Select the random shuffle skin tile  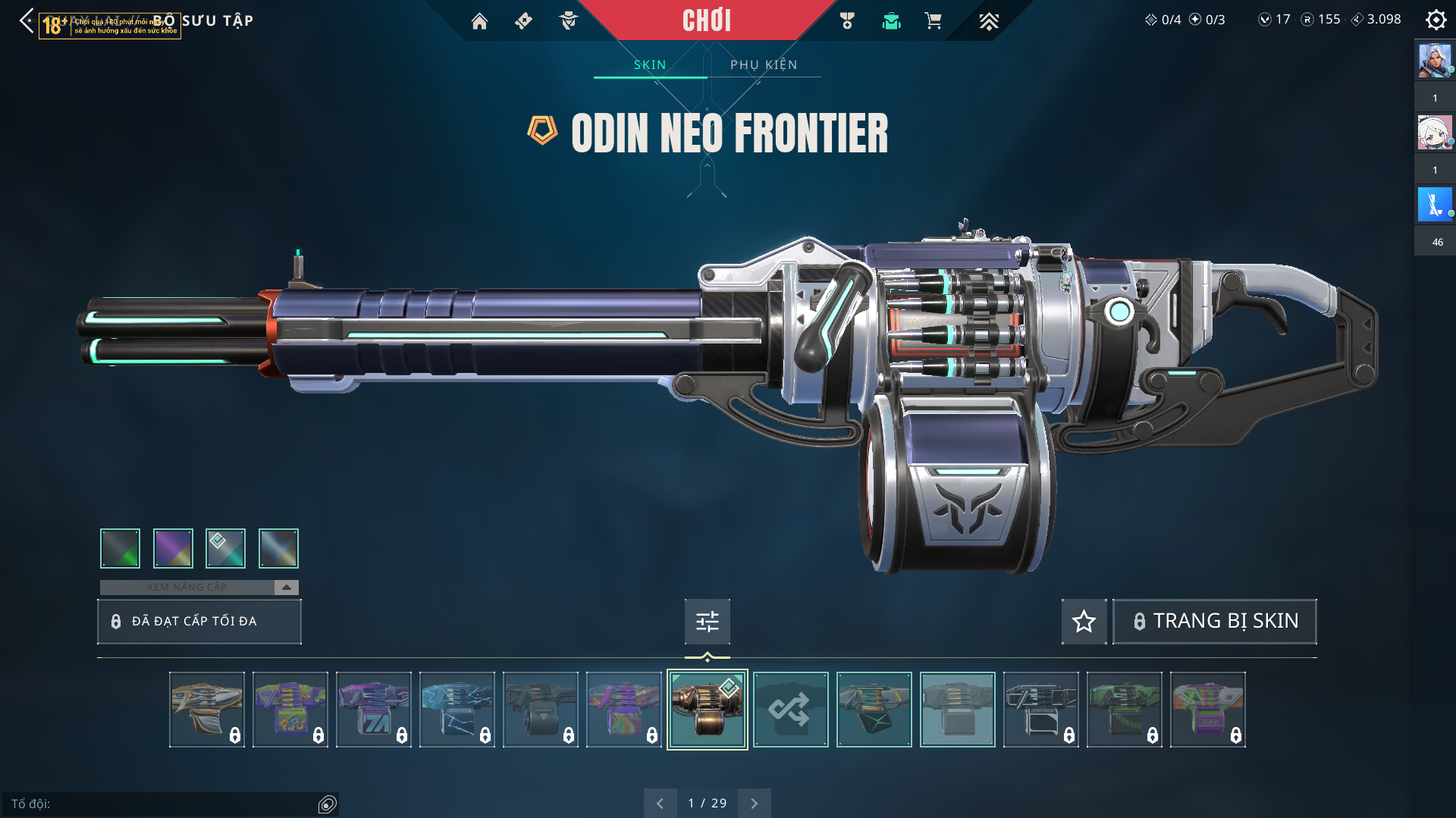tap(790, 710)
